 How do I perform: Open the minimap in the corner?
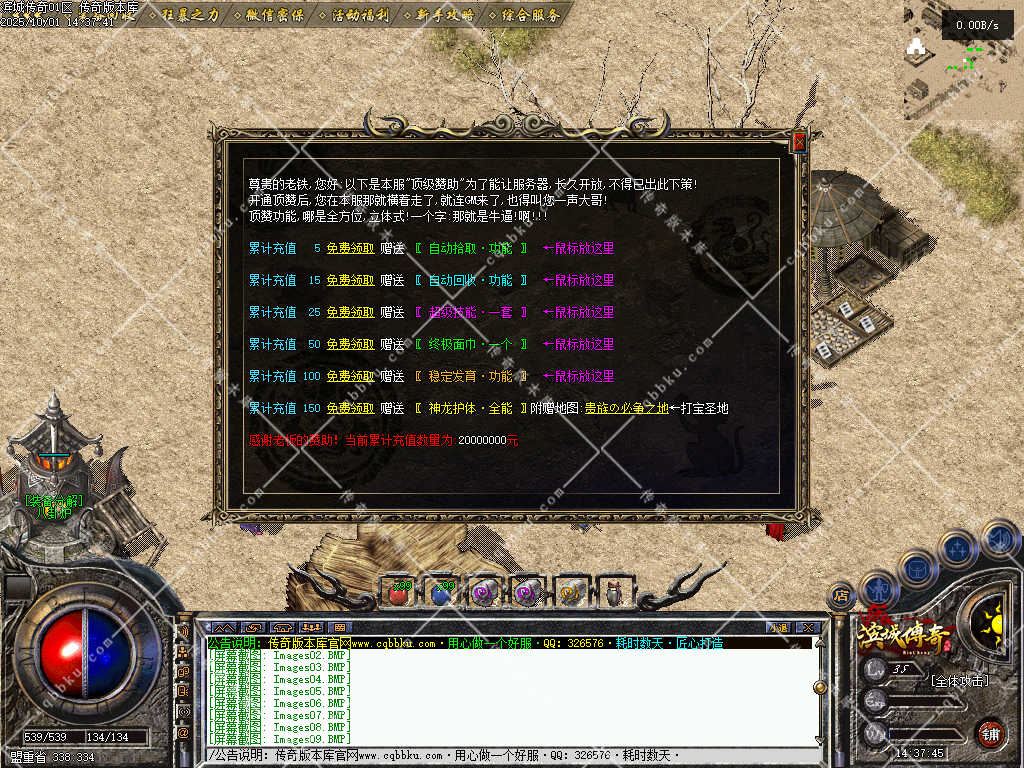click(x=962, y=60)
